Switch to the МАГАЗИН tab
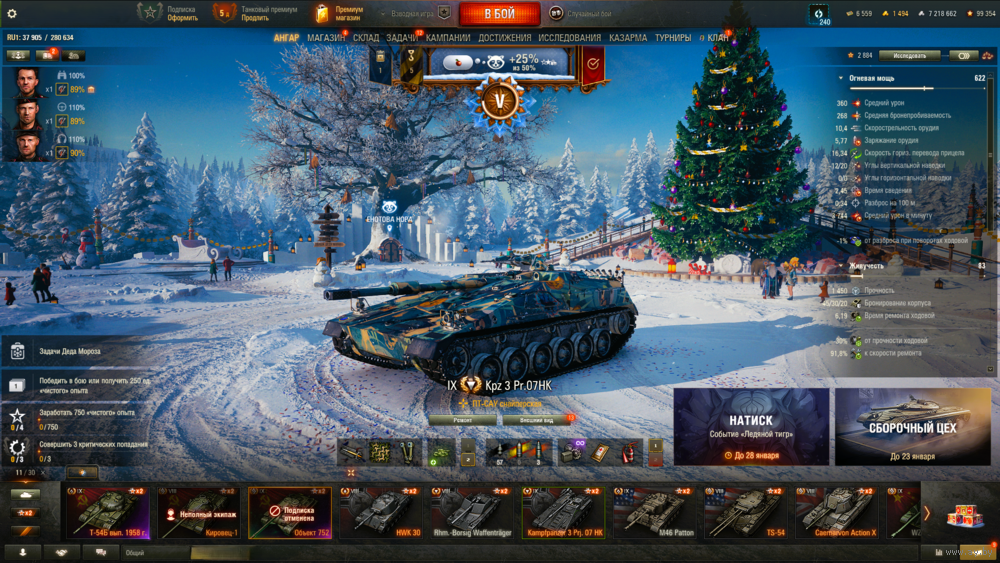This screenshot has height=563, width=1000. point(326,38)
